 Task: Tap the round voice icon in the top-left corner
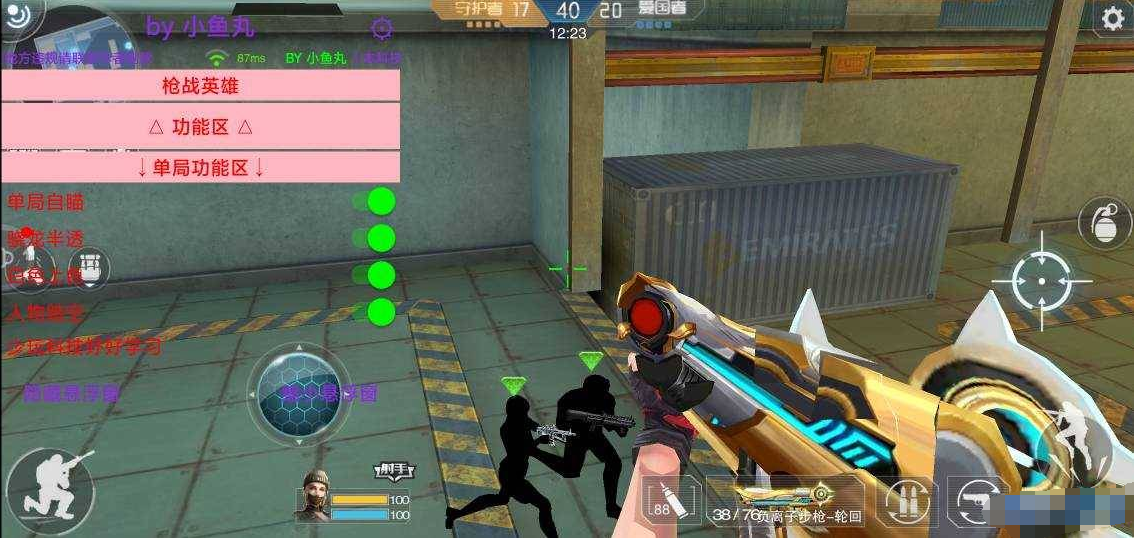[16, 14]
